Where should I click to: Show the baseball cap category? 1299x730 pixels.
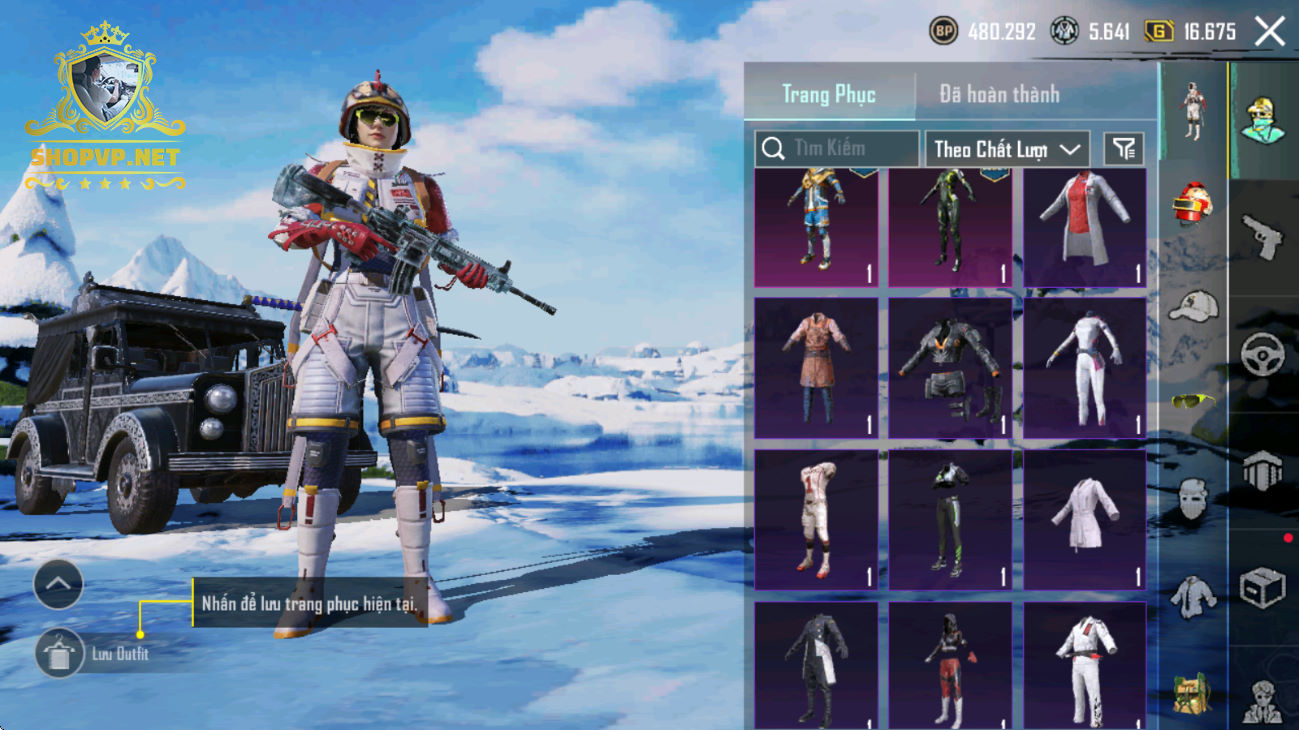(x=1192, y=306)
